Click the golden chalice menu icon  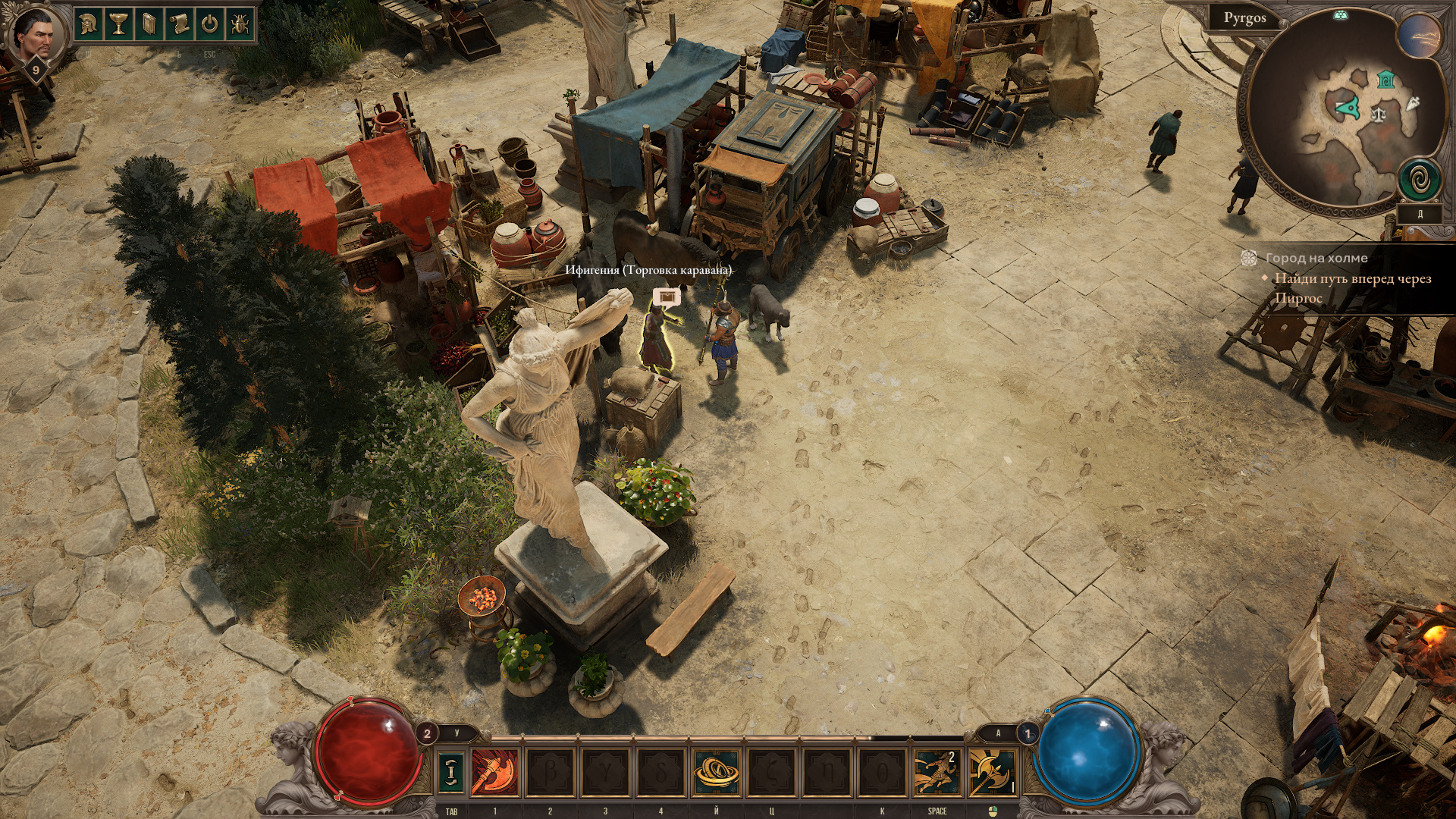coord(118,24)
